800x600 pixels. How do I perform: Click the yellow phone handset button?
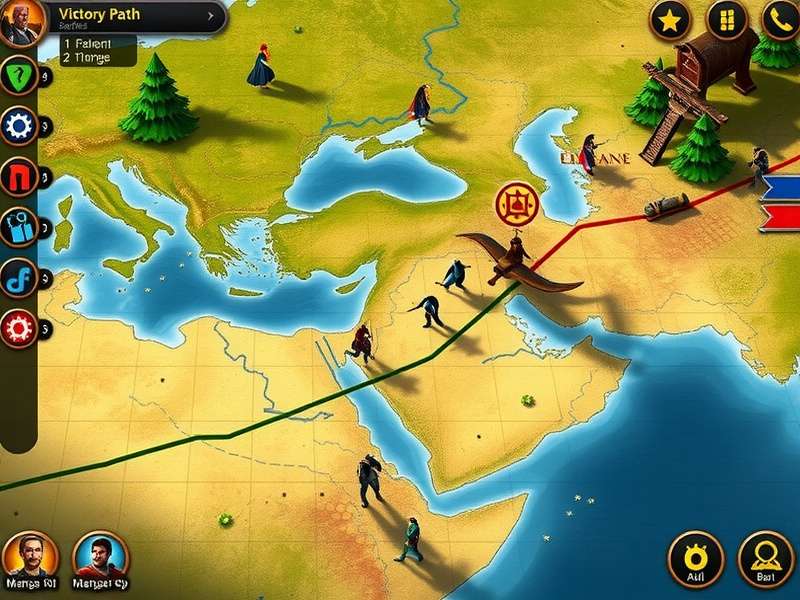[x=780, y=19]
